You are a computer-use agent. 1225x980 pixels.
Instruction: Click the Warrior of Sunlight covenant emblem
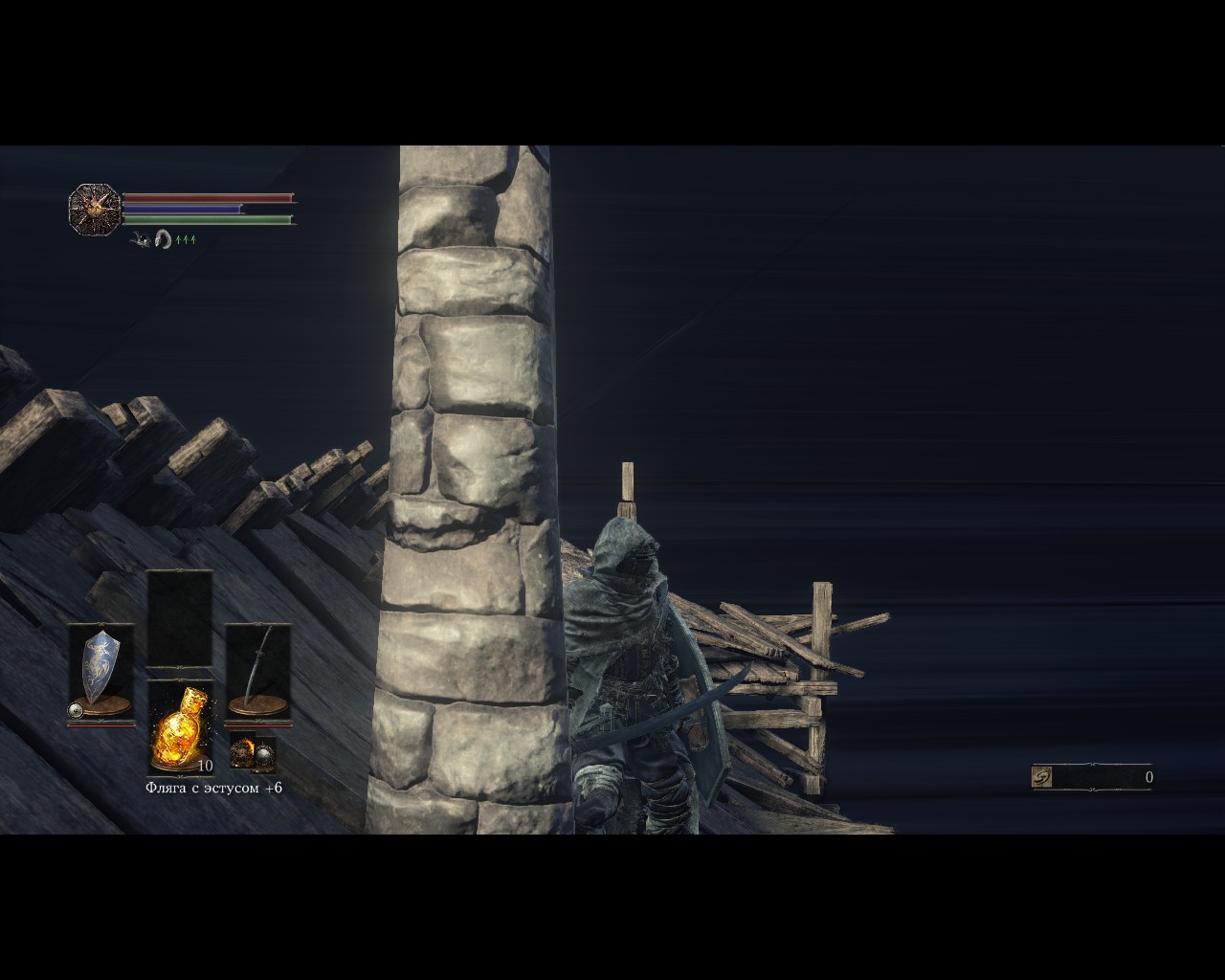[x=95, y=208]
